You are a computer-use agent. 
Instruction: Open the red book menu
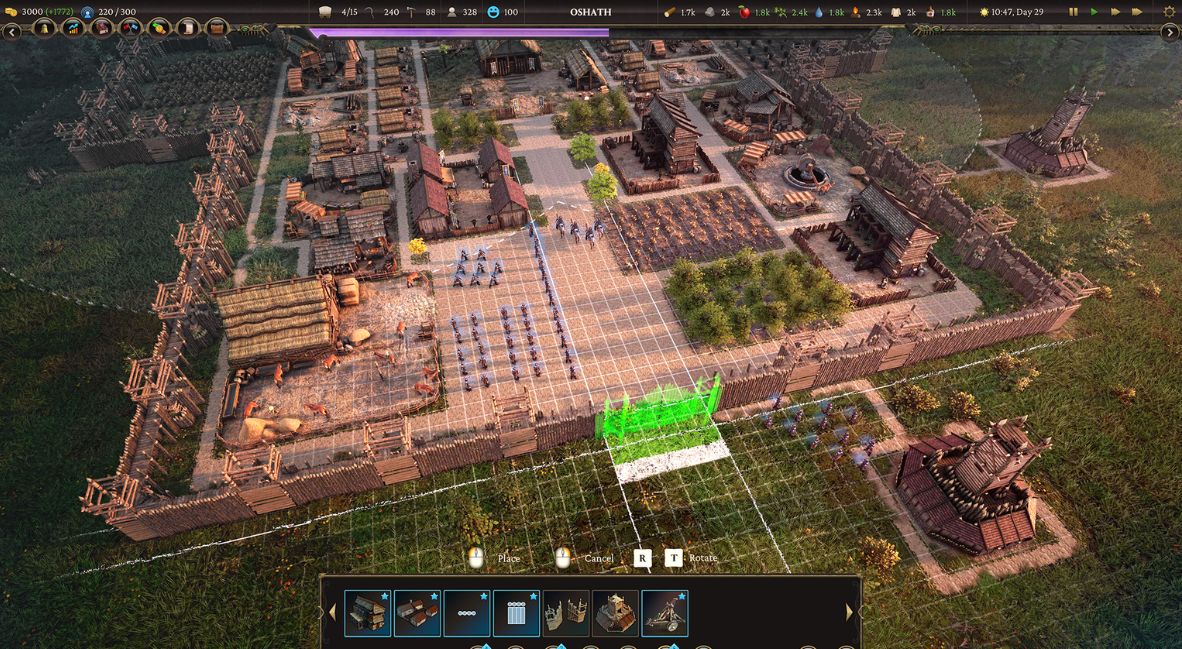[x=102, y=28]
